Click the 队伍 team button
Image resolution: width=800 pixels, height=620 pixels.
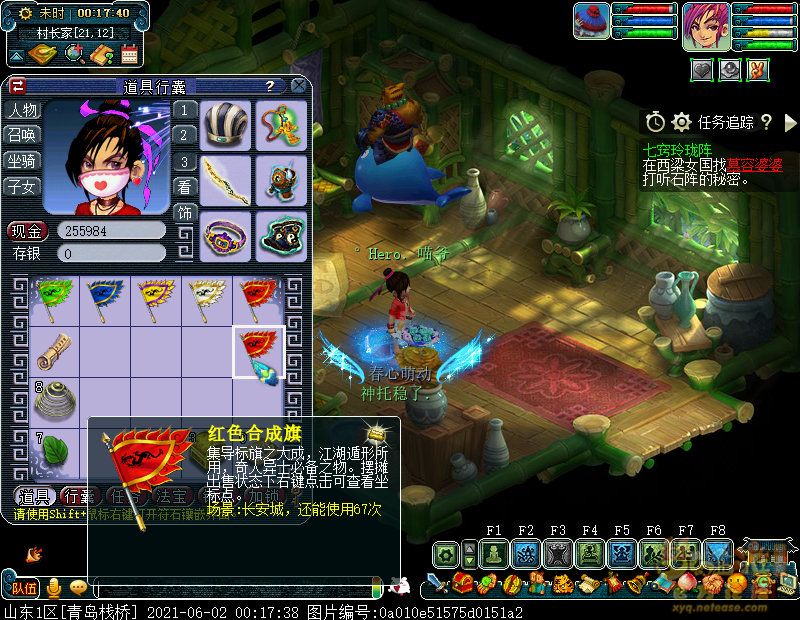[x=24, y=587]
